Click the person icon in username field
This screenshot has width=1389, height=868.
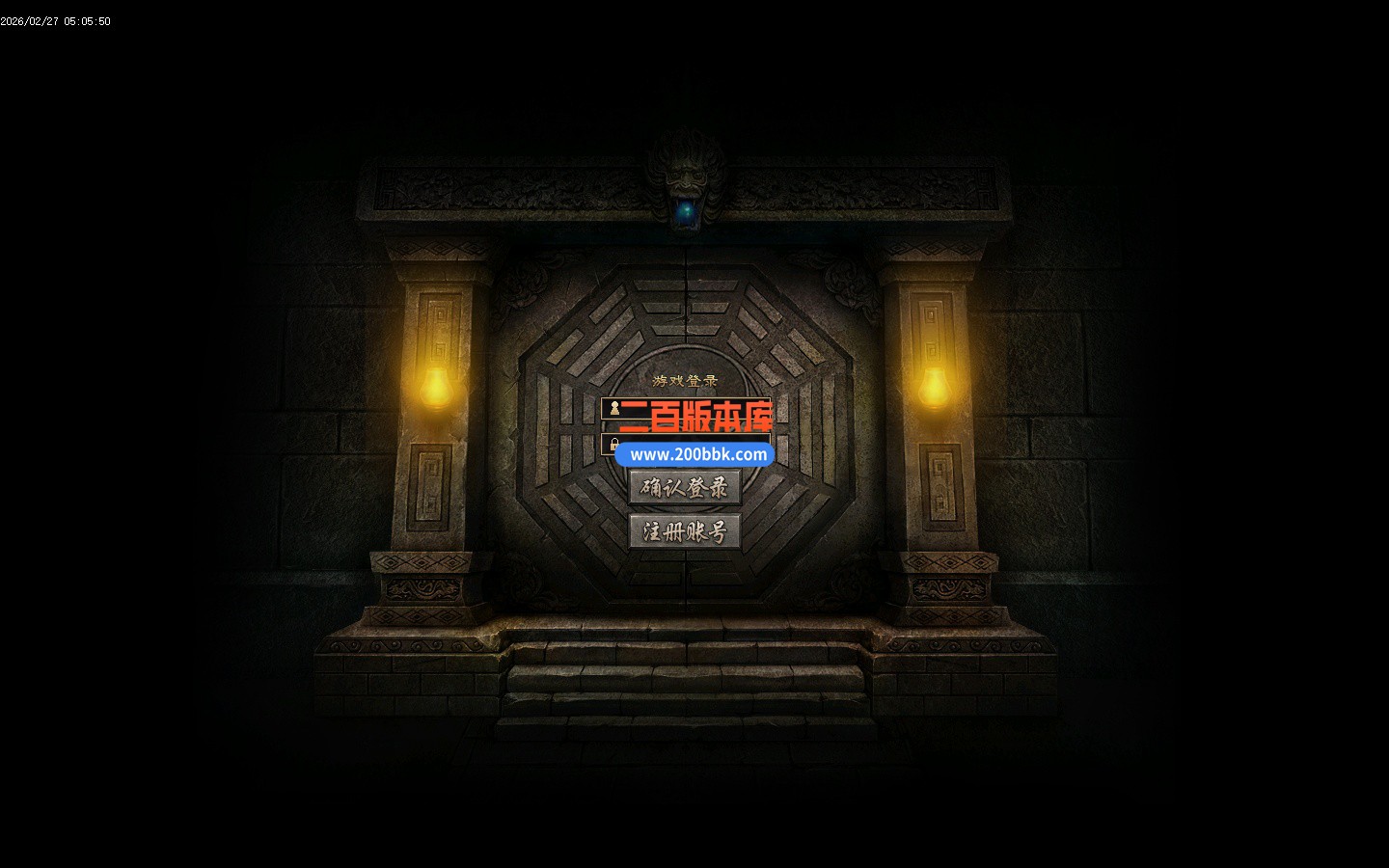tap(614, 408)
